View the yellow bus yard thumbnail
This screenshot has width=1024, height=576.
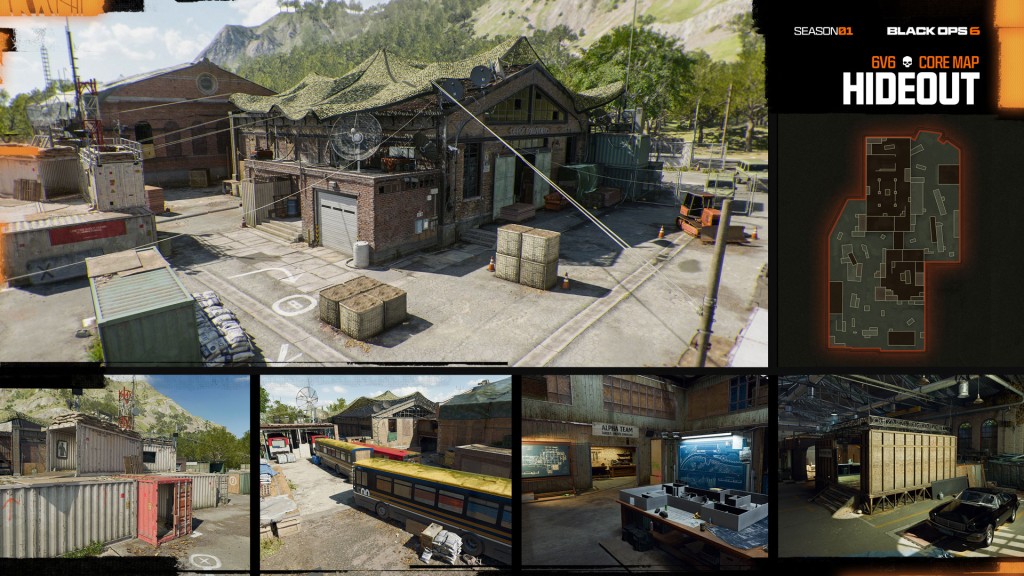pos(386,465)
